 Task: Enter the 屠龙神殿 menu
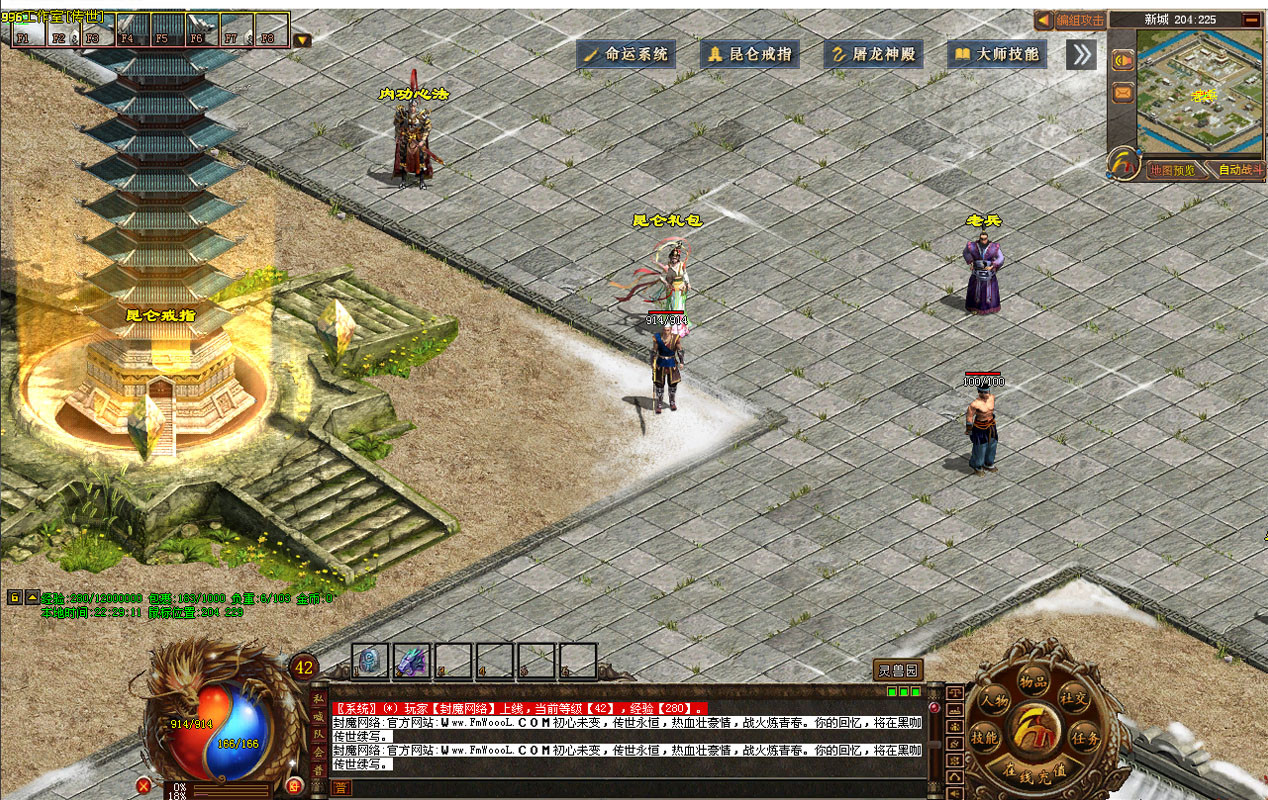tap(873, 54)
